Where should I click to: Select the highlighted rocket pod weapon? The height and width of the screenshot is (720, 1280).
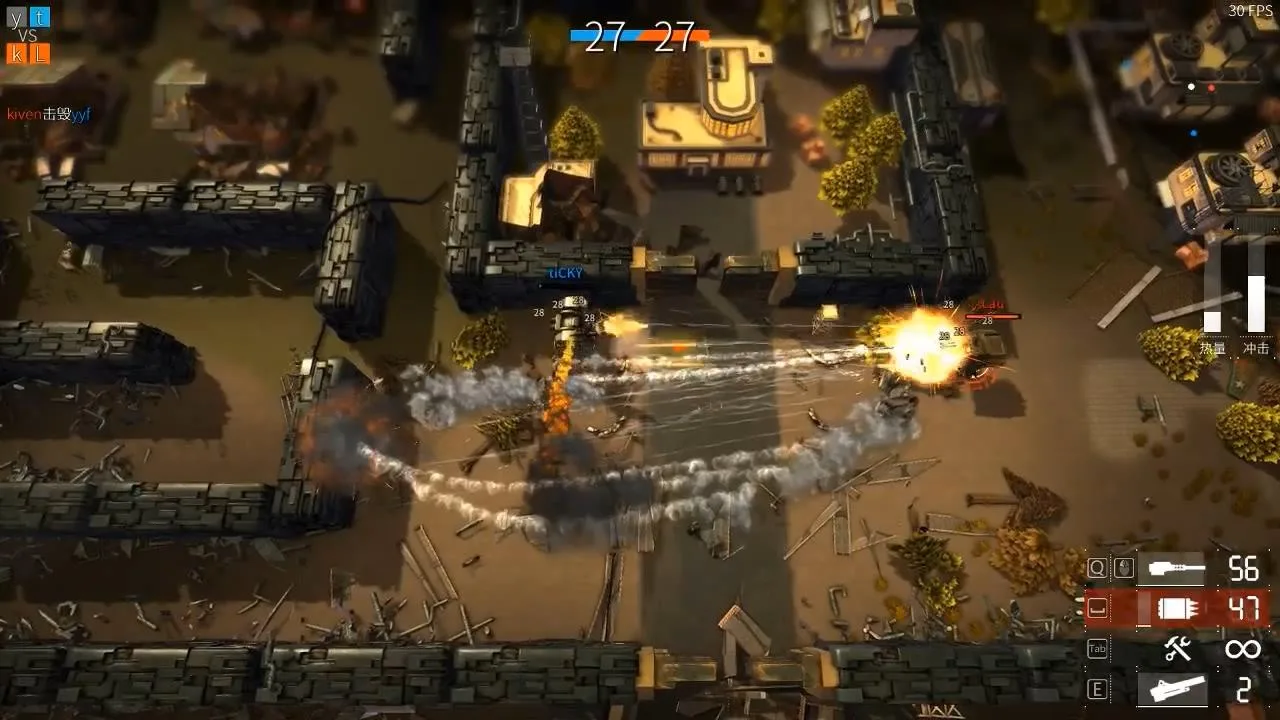coord(1176,608)
